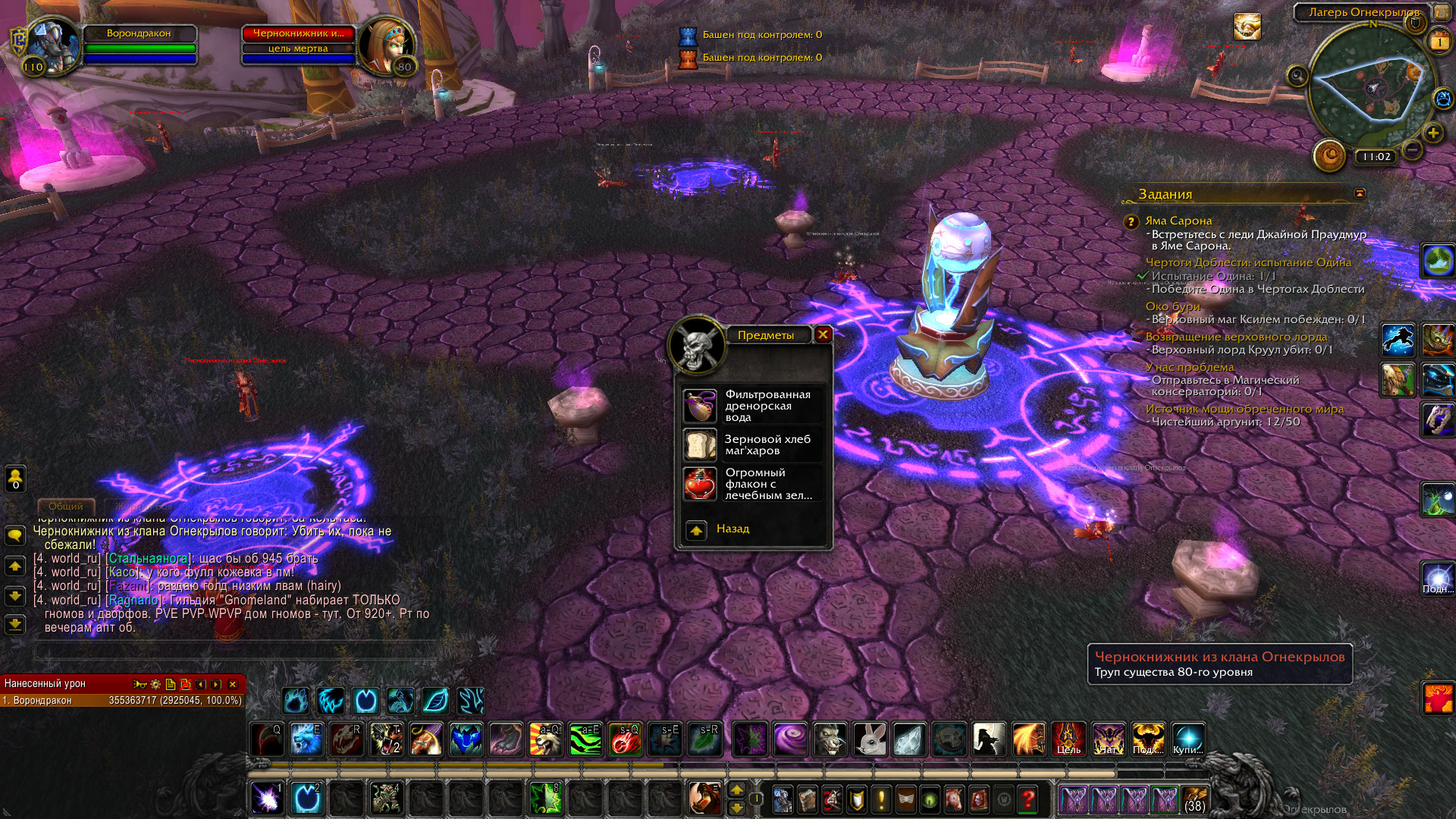This screenshot has height=819, width=1456.
Task: Click the dead target's portrait frame
Action: [386, 45]
